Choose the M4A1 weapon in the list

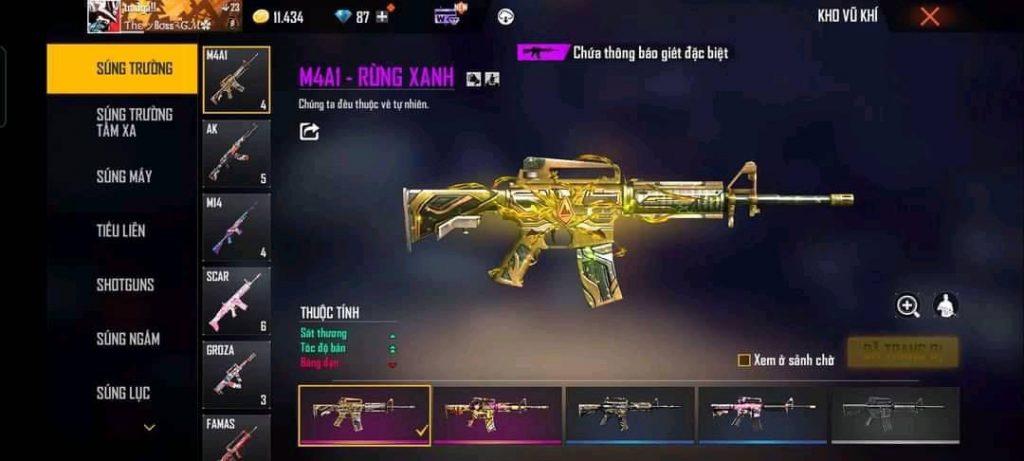(236, 80)
